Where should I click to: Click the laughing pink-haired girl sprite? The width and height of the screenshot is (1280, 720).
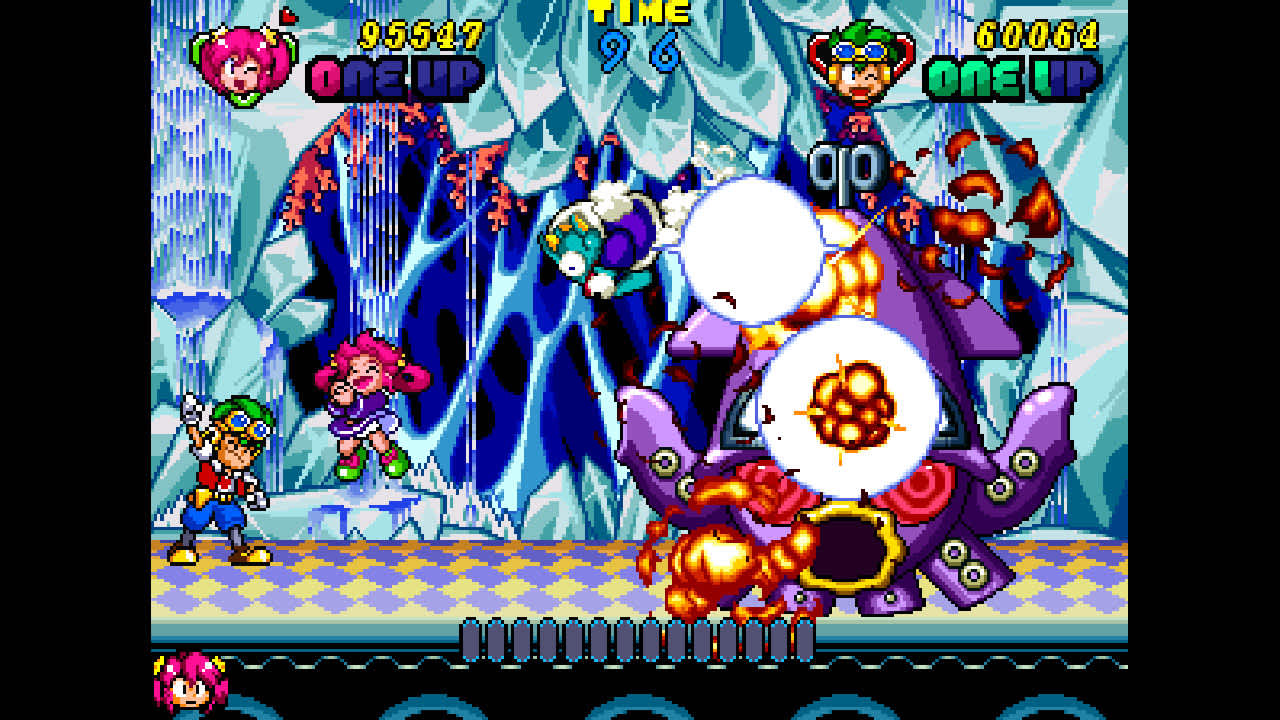[x=366, y=410]
